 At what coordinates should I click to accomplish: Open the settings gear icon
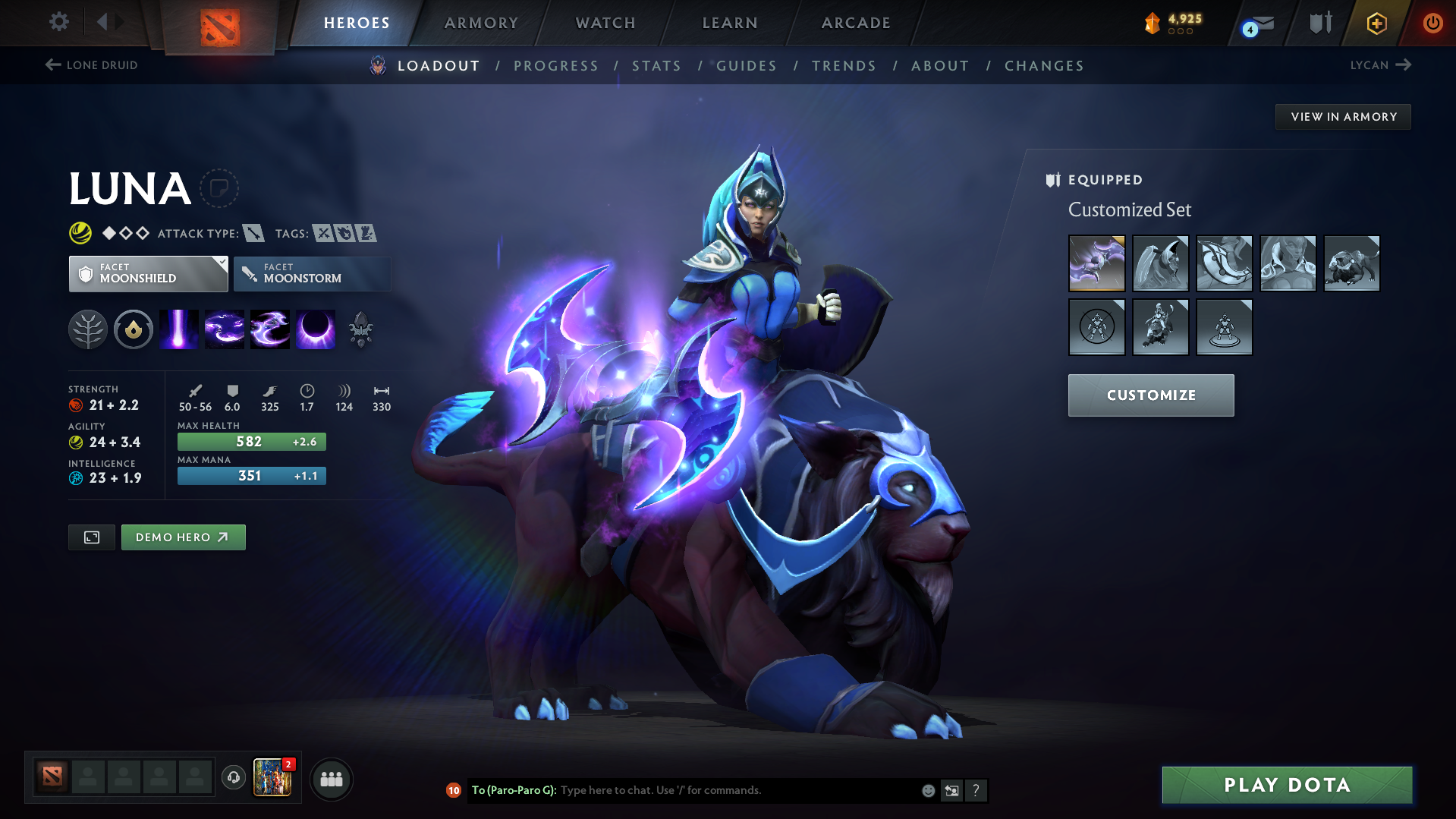[58, 22]
